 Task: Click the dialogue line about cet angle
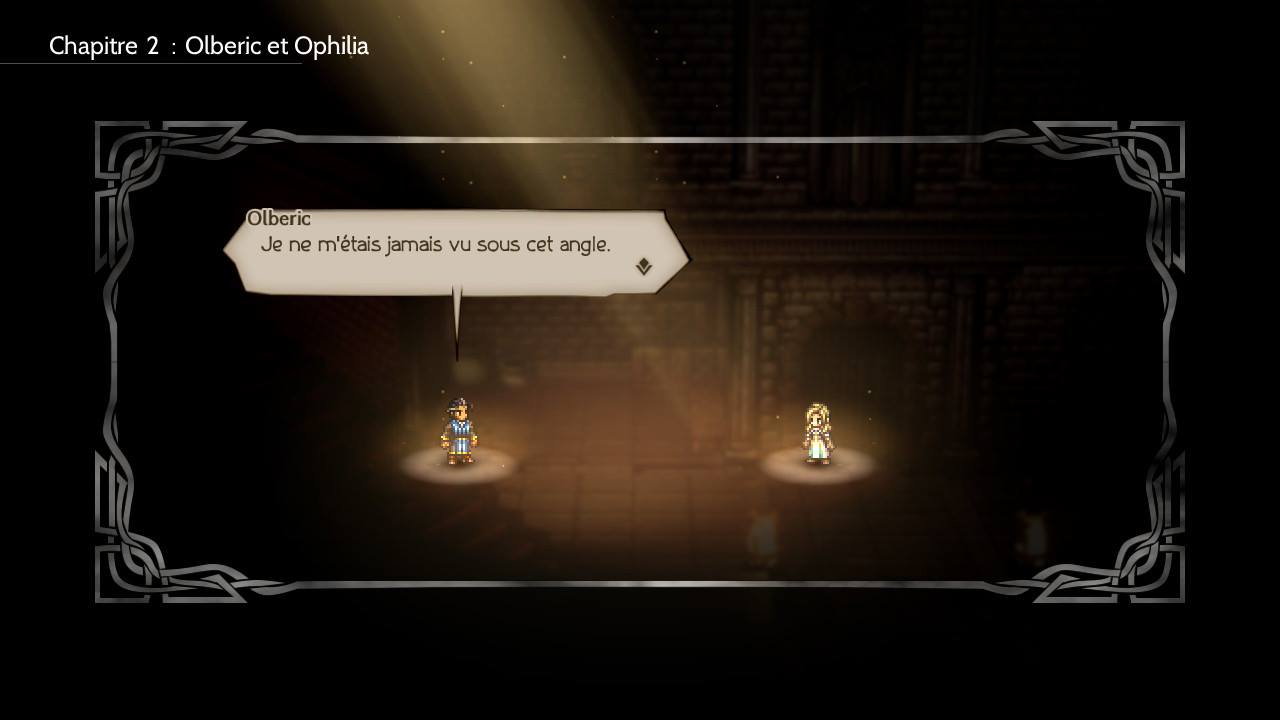(x=437, y=244)
